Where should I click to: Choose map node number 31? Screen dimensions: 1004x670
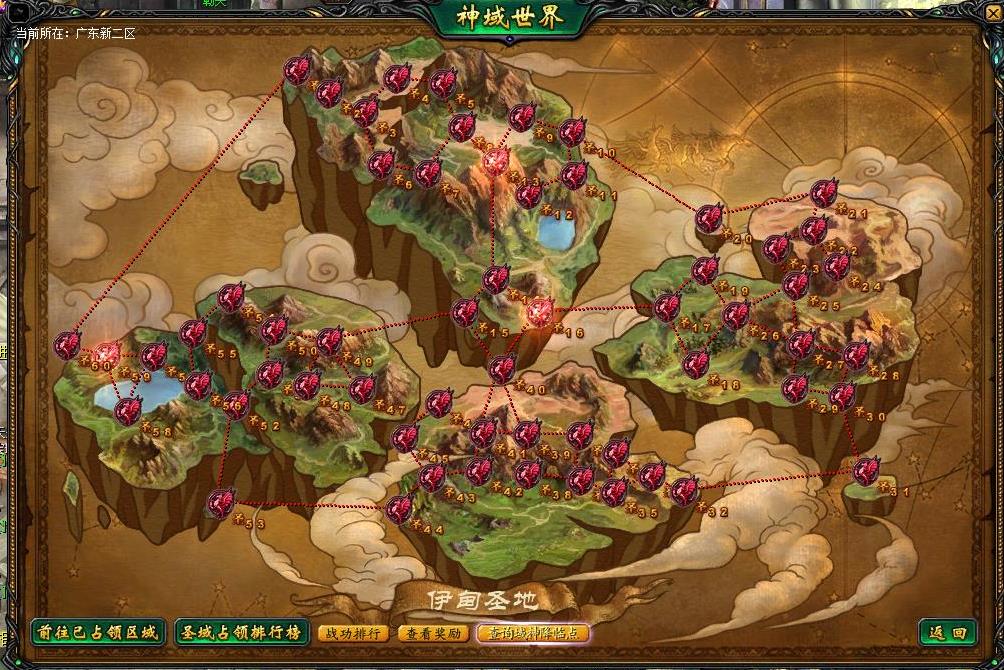866,470
